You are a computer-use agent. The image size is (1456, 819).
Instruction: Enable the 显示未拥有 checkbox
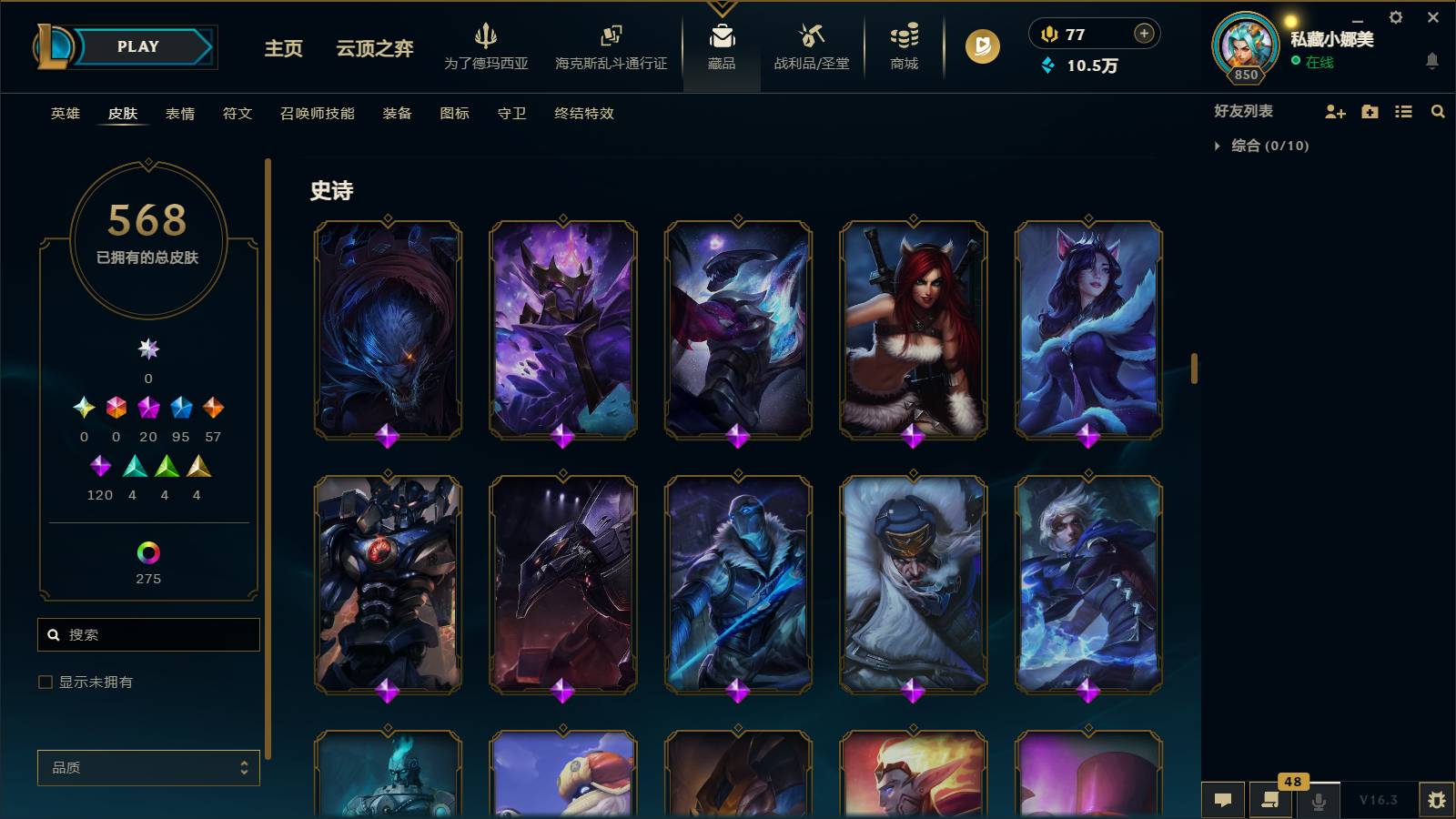click(x=43, y=681)
